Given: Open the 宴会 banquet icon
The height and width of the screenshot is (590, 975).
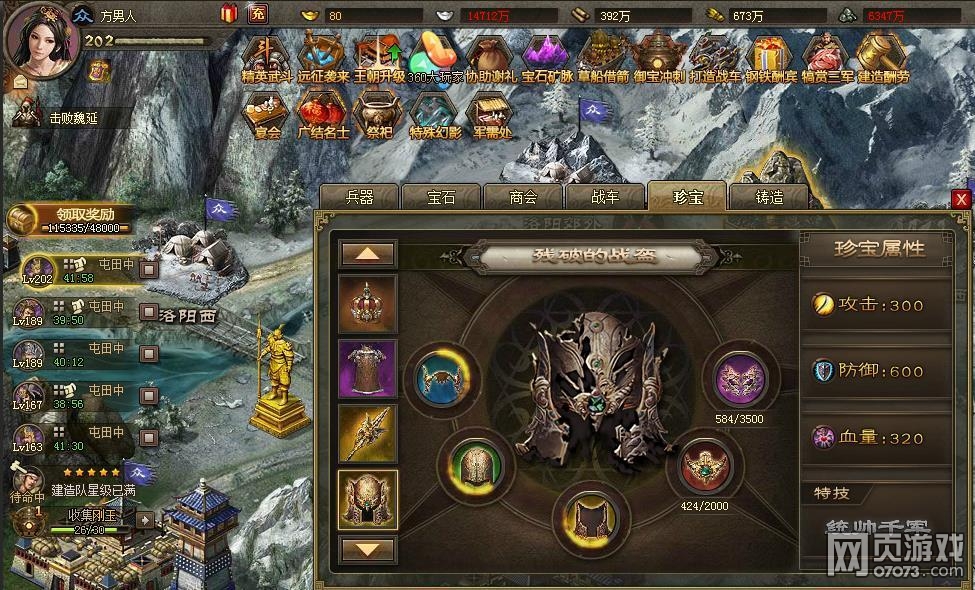Looking at the screenshot, I should tap(264, 115).
